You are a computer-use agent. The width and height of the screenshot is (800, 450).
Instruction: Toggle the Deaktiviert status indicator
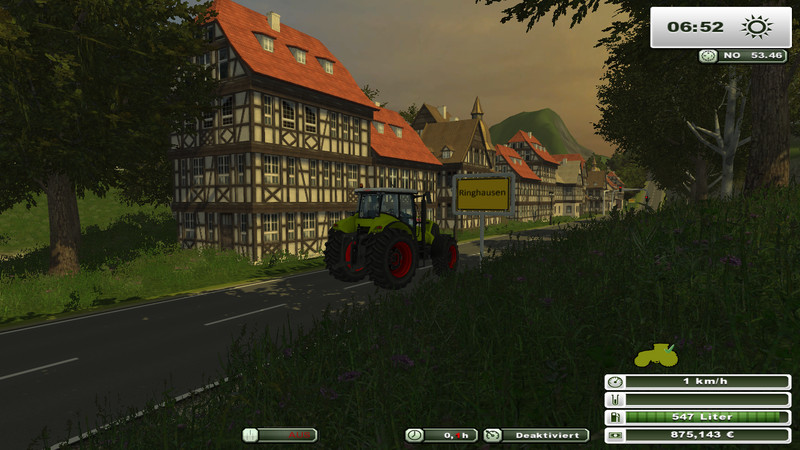(x=537, y=435)
